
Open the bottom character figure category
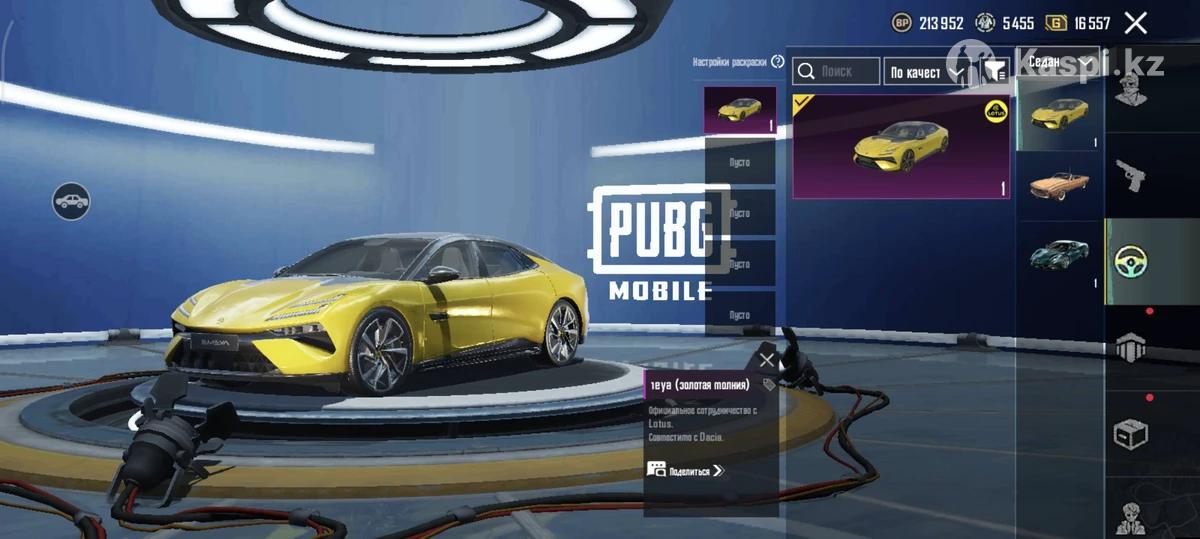pyautogui.click(x=1131, y=515)
